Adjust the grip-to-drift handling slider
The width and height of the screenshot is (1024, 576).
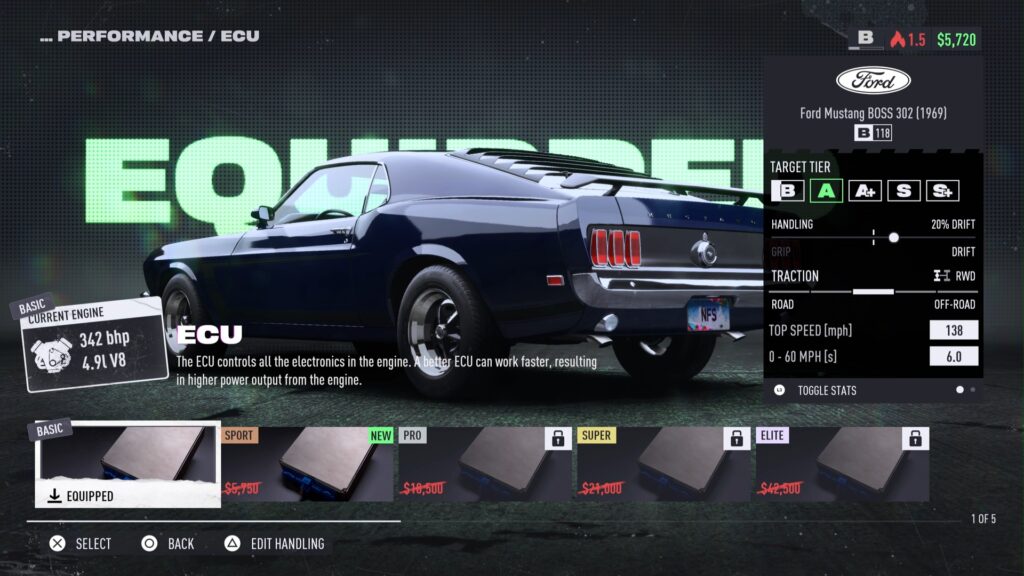pyautogui.click(x=893, y=238)
